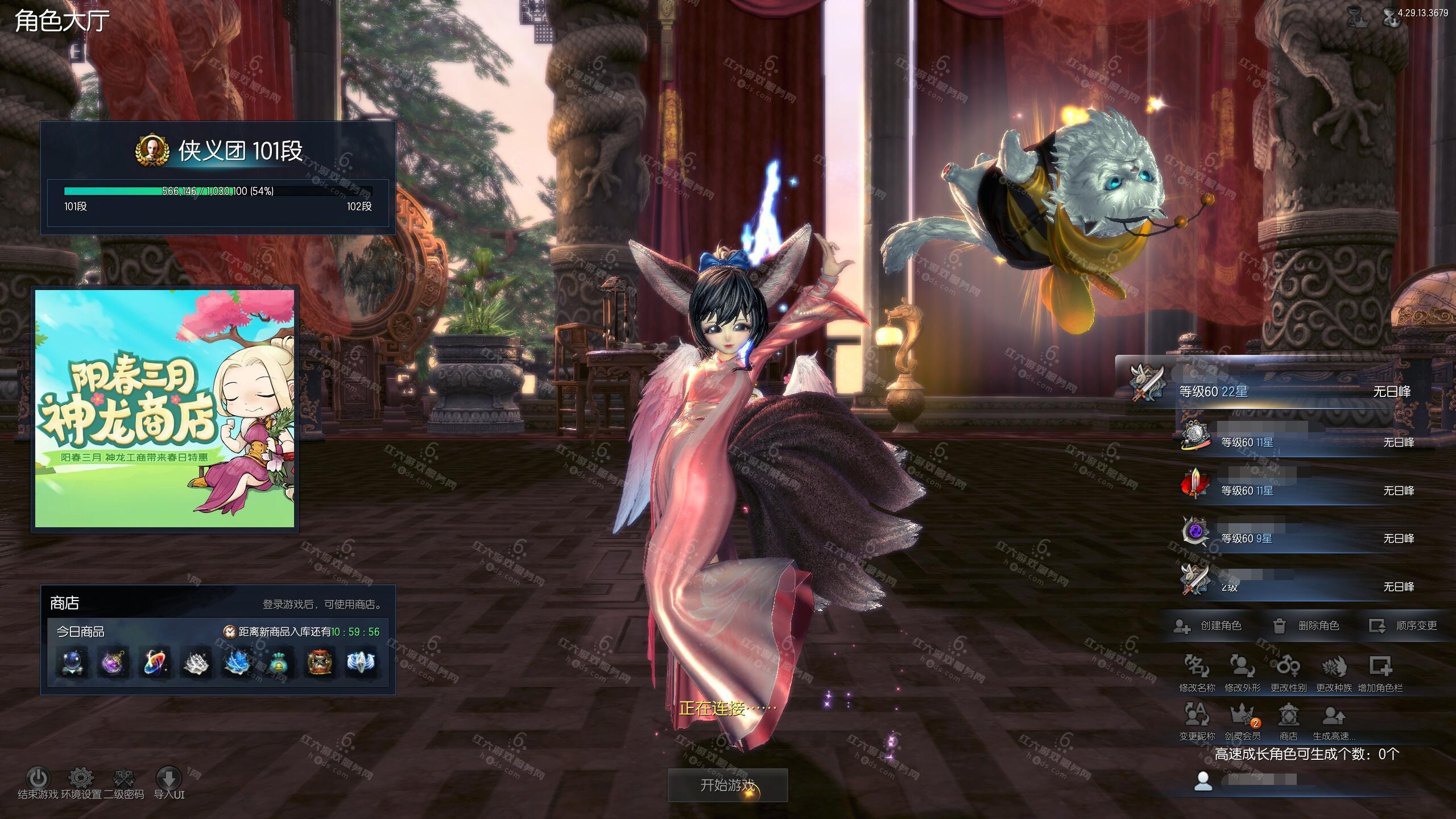
Task: Open 变更昵称 nickname change
Action: [x=1197, y=721]
